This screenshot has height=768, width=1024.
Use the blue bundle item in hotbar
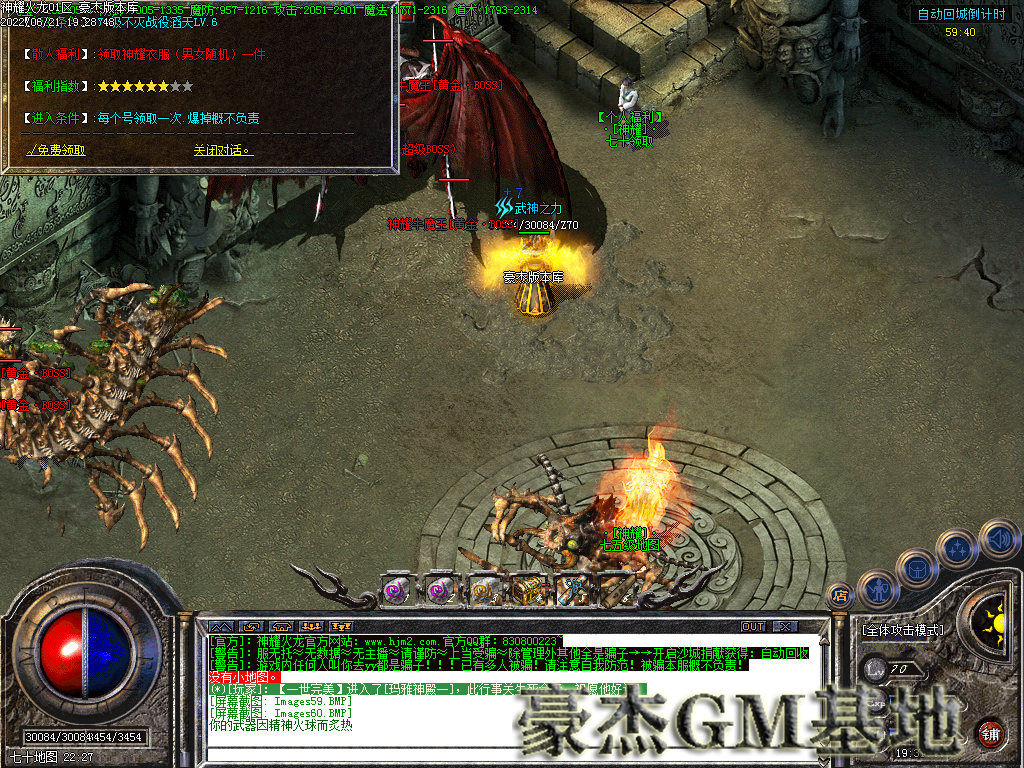[572, 590]
